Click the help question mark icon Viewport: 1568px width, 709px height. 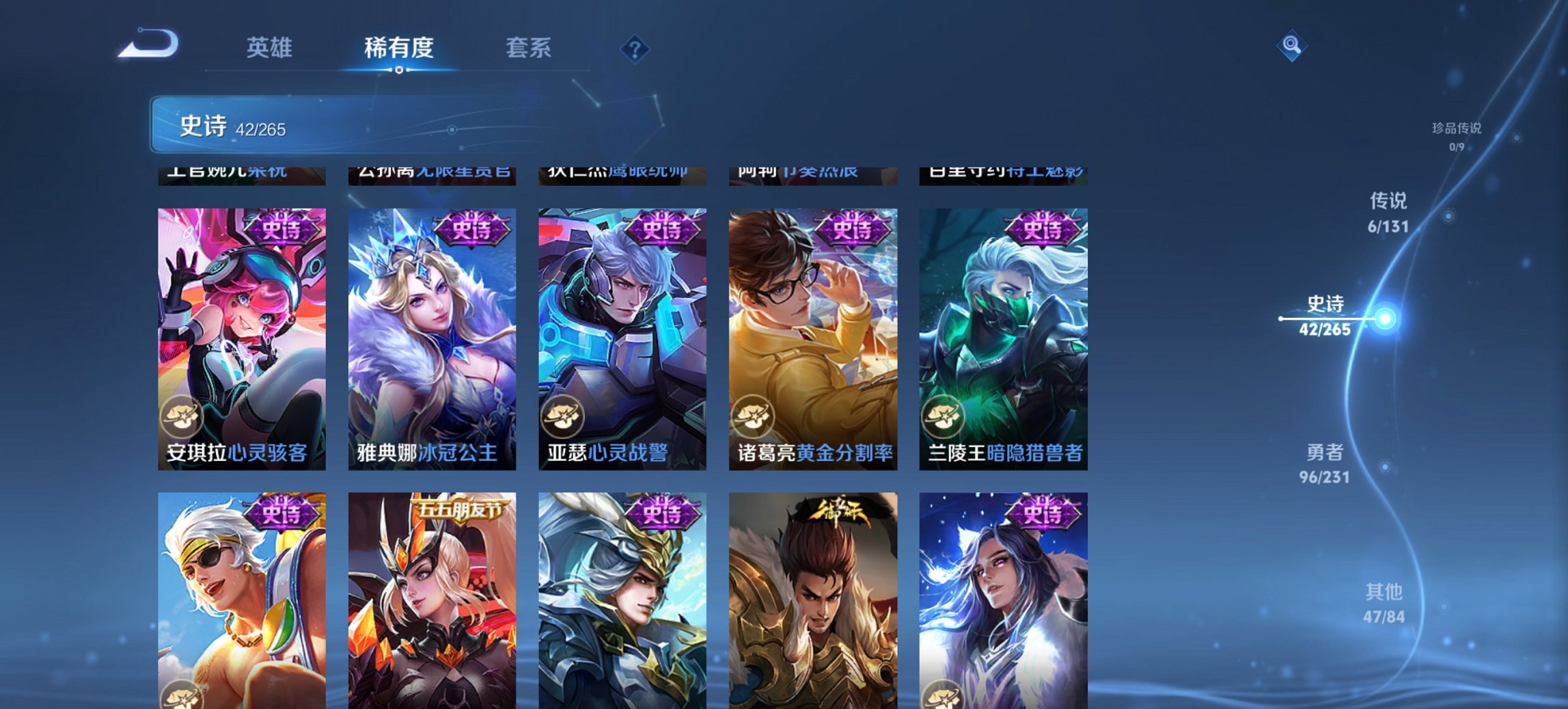(635, 48)
